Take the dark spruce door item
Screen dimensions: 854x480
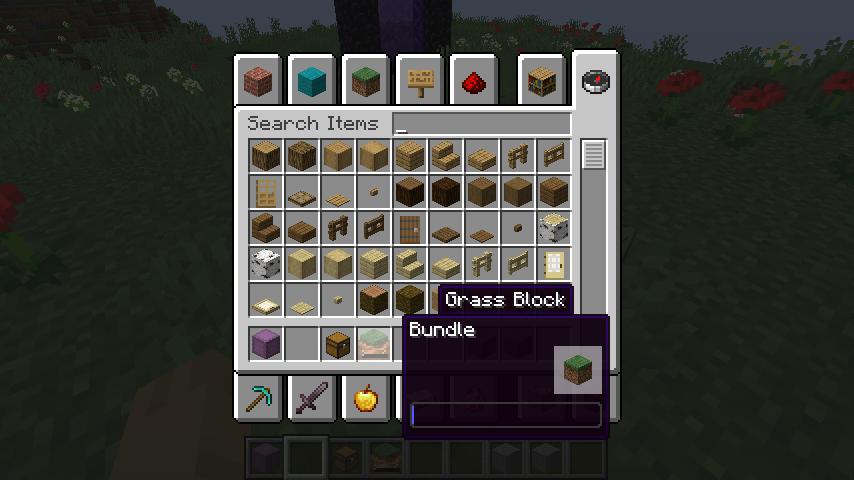[x=409, y=228]
